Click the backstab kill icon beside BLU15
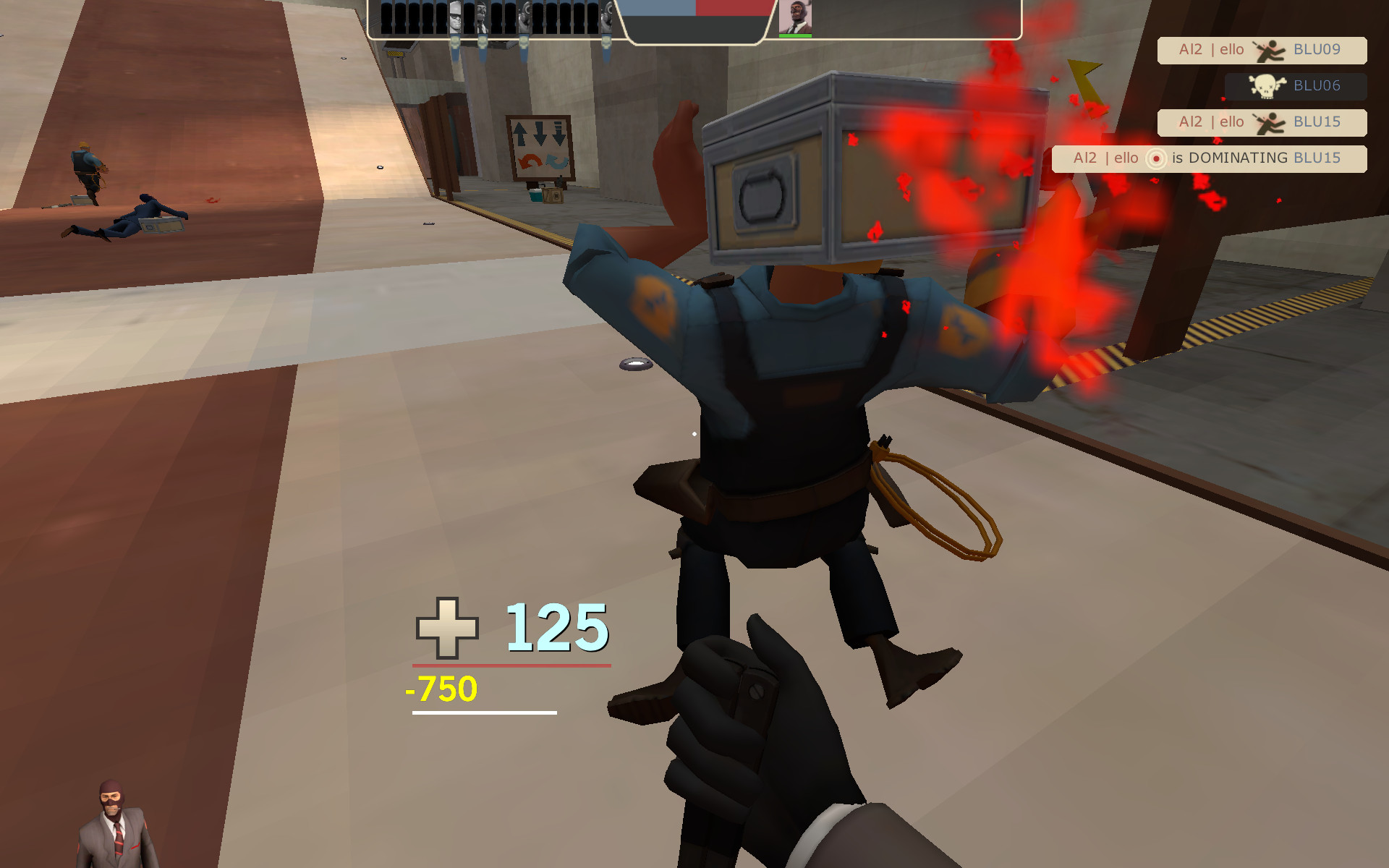Screen dimensions: 1389x868 [1270, 122]
